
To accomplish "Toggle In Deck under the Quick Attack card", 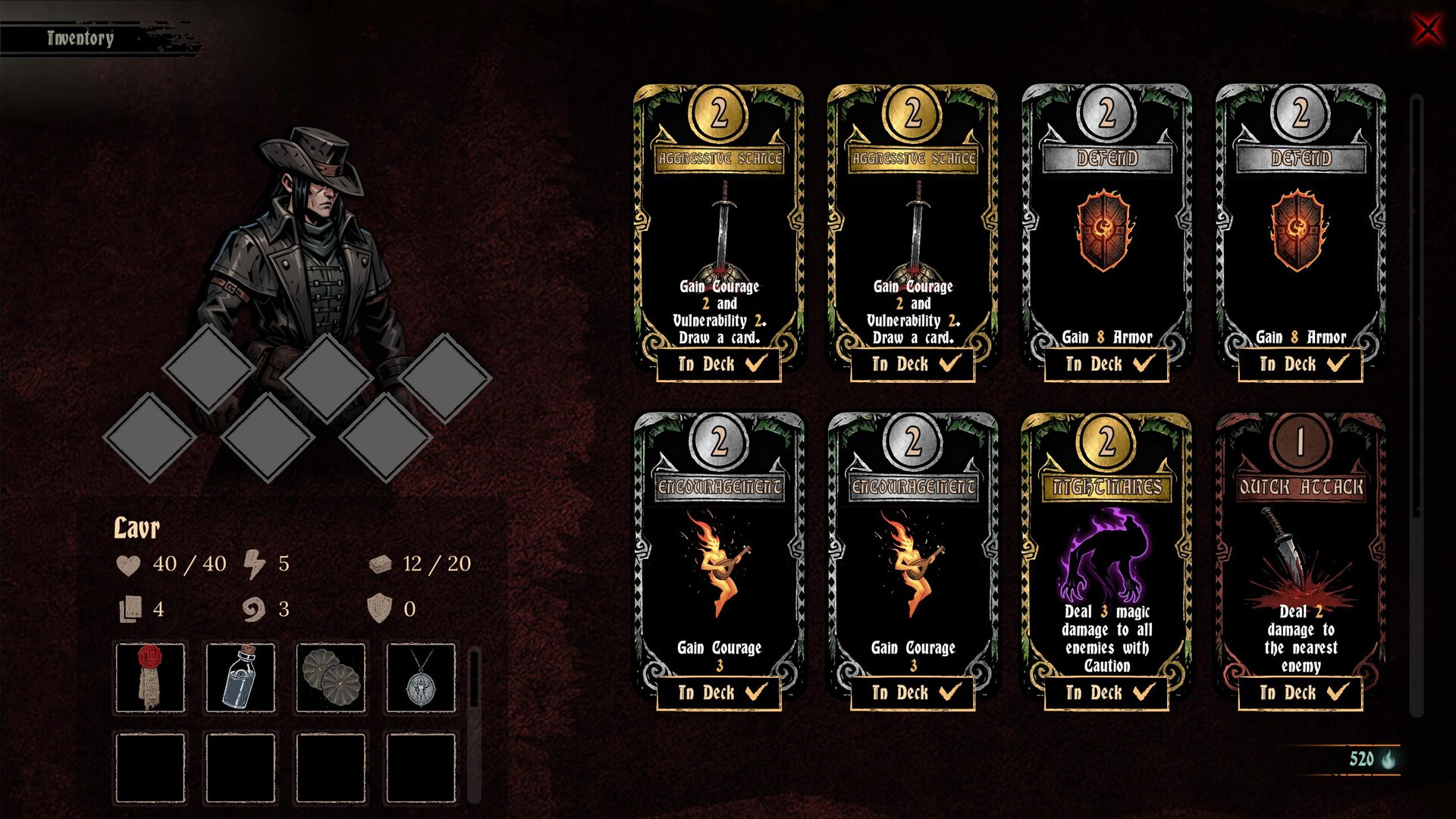I will coord(1301,692).
